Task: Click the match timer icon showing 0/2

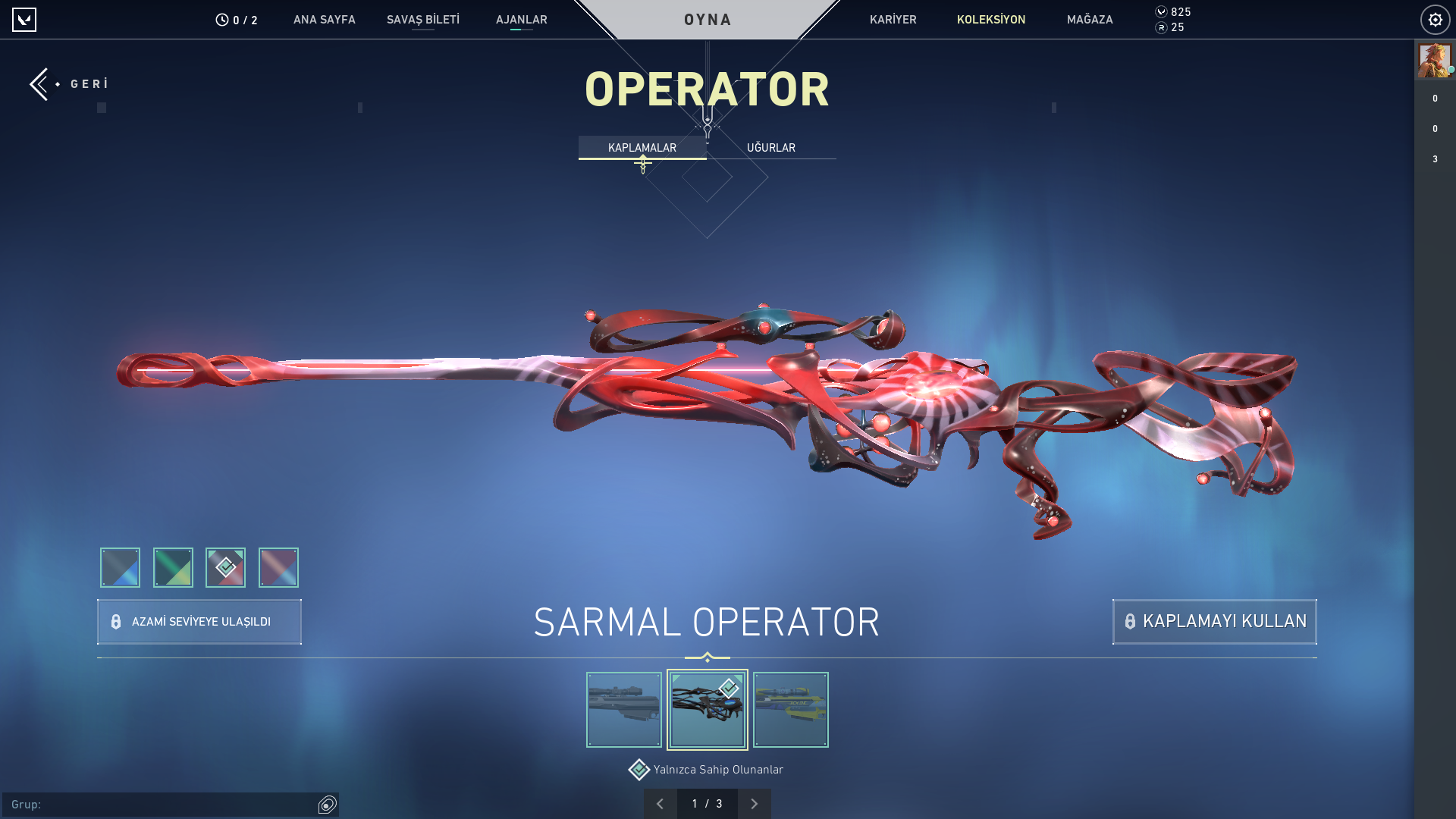Action: (221, 20)
